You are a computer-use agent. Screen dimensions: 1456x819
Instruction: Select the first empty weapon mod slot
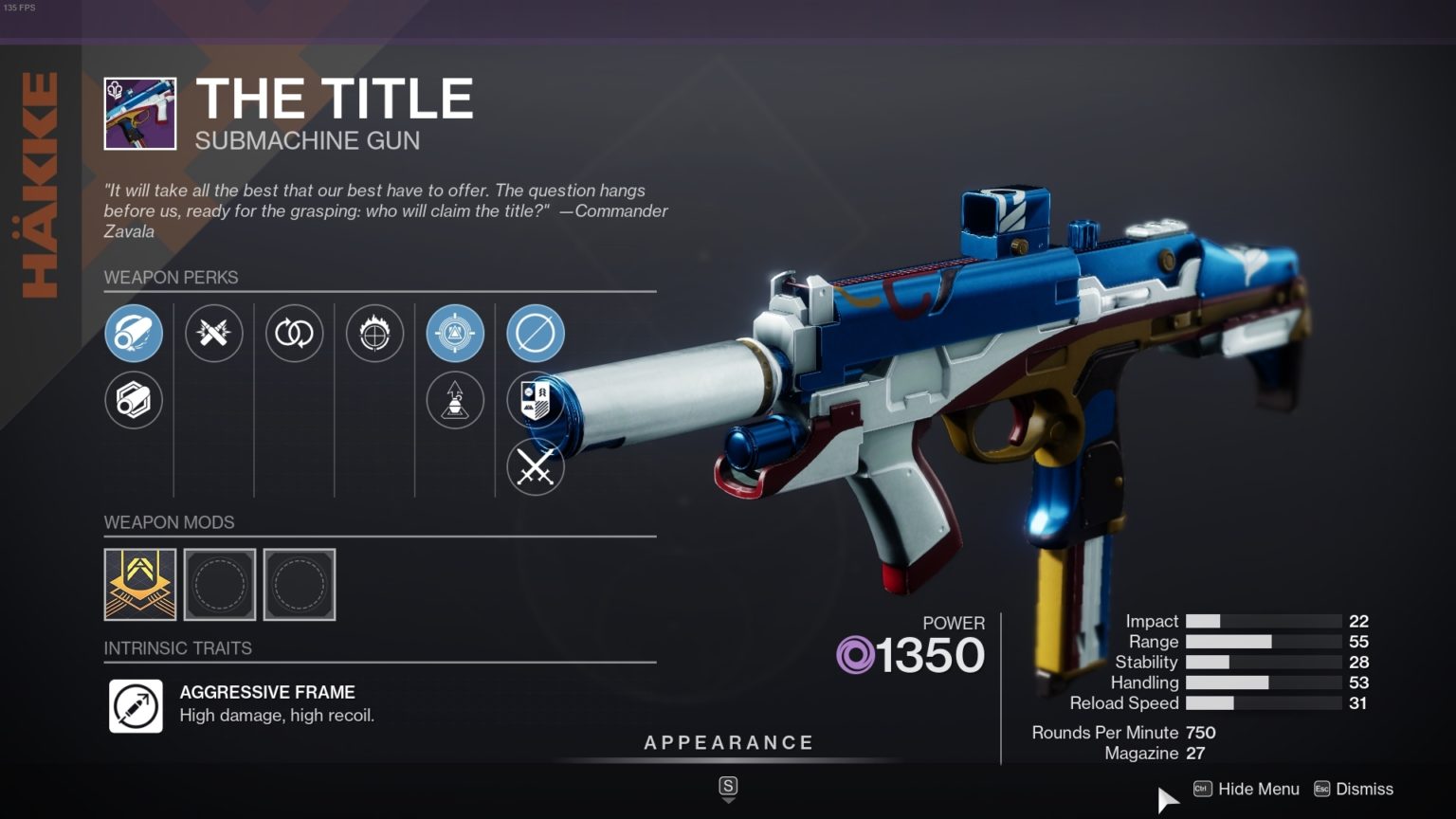click(x=220, y=584)
